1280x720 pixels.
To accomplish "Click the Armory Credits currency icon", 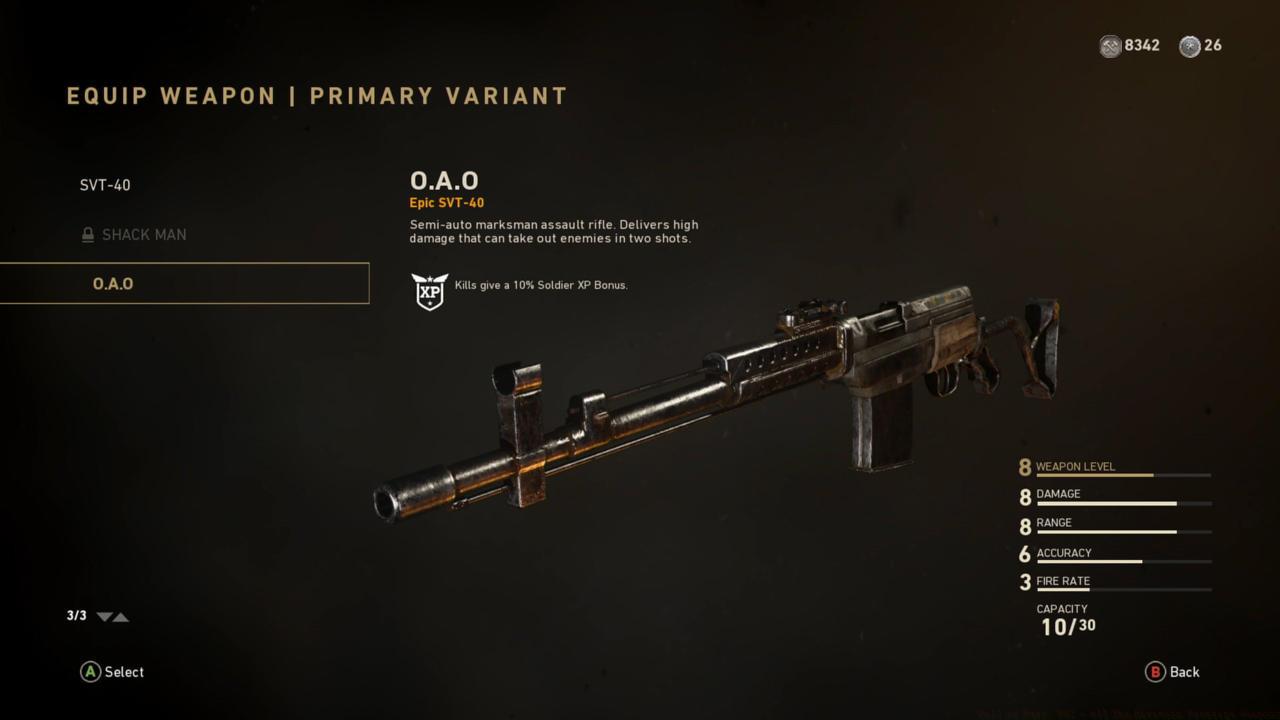I will pos(1109,46).
